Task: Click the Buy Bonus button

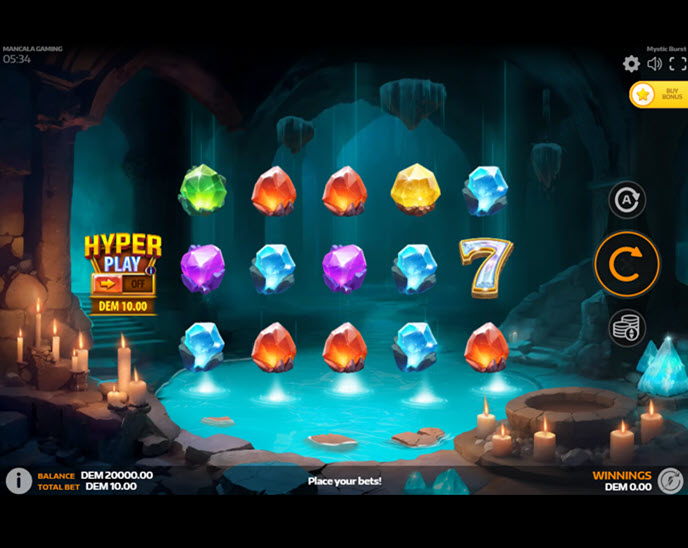Action: (659, 94)
